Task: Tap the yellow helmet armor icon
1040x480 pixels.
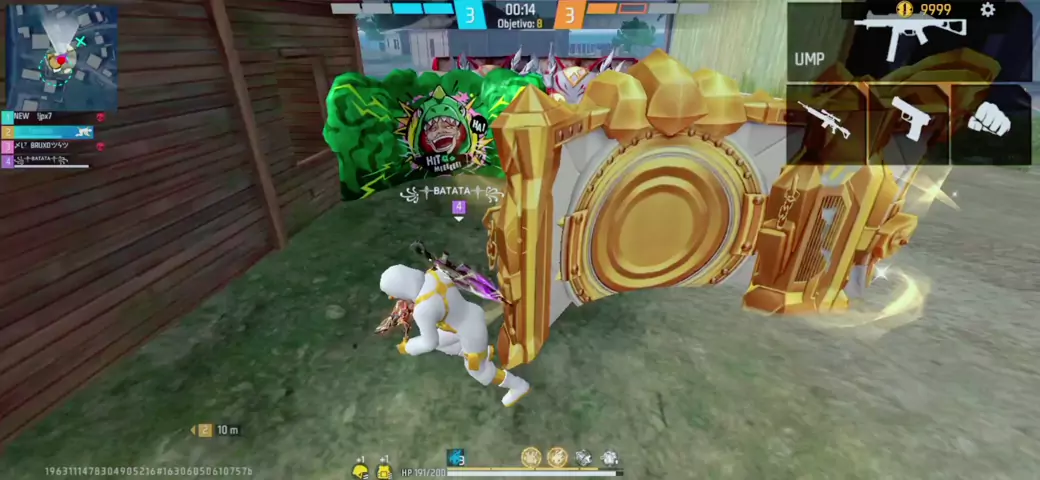Action: (x=360, y=470)
